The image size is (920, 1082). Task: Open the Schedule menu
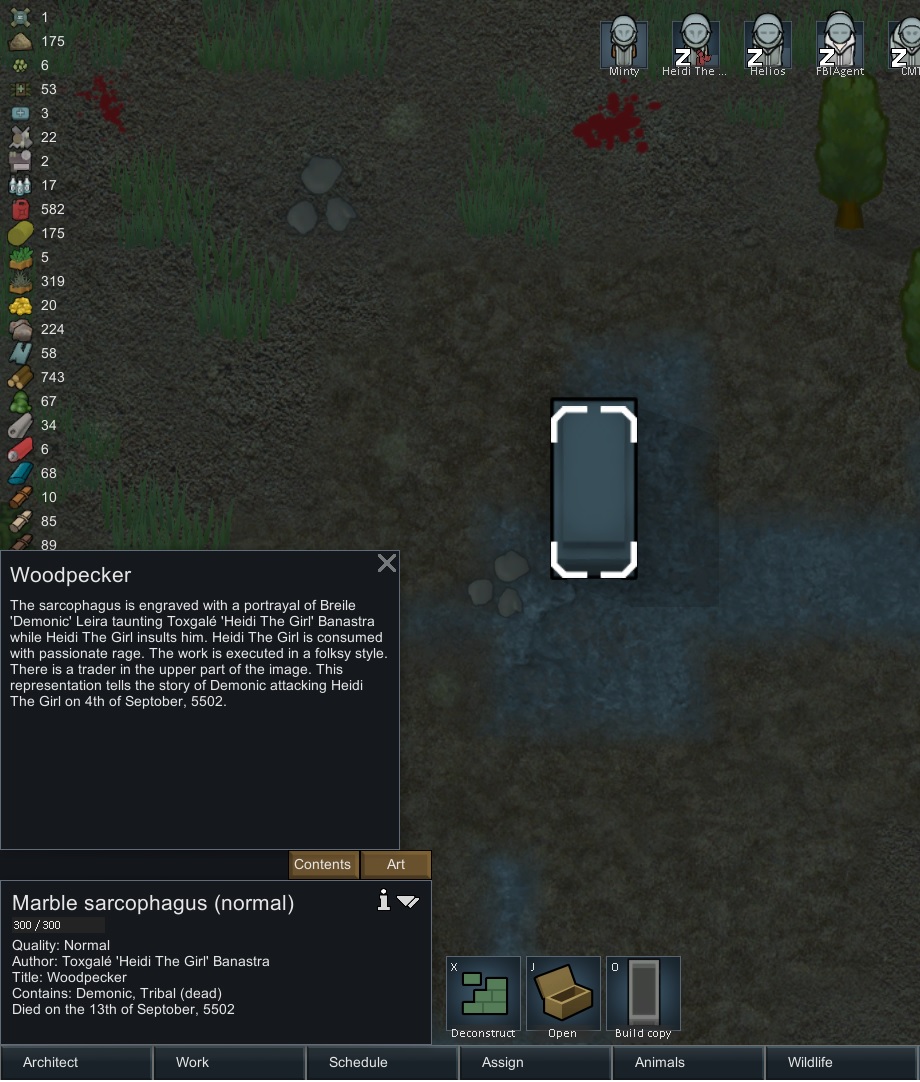click(x=382, y=1062)
